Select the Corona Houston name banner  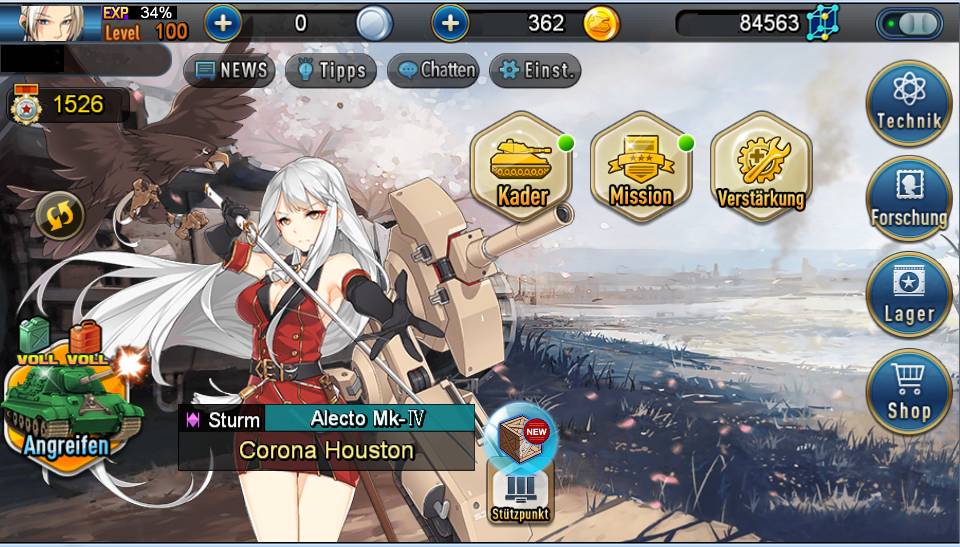(326, 450)
